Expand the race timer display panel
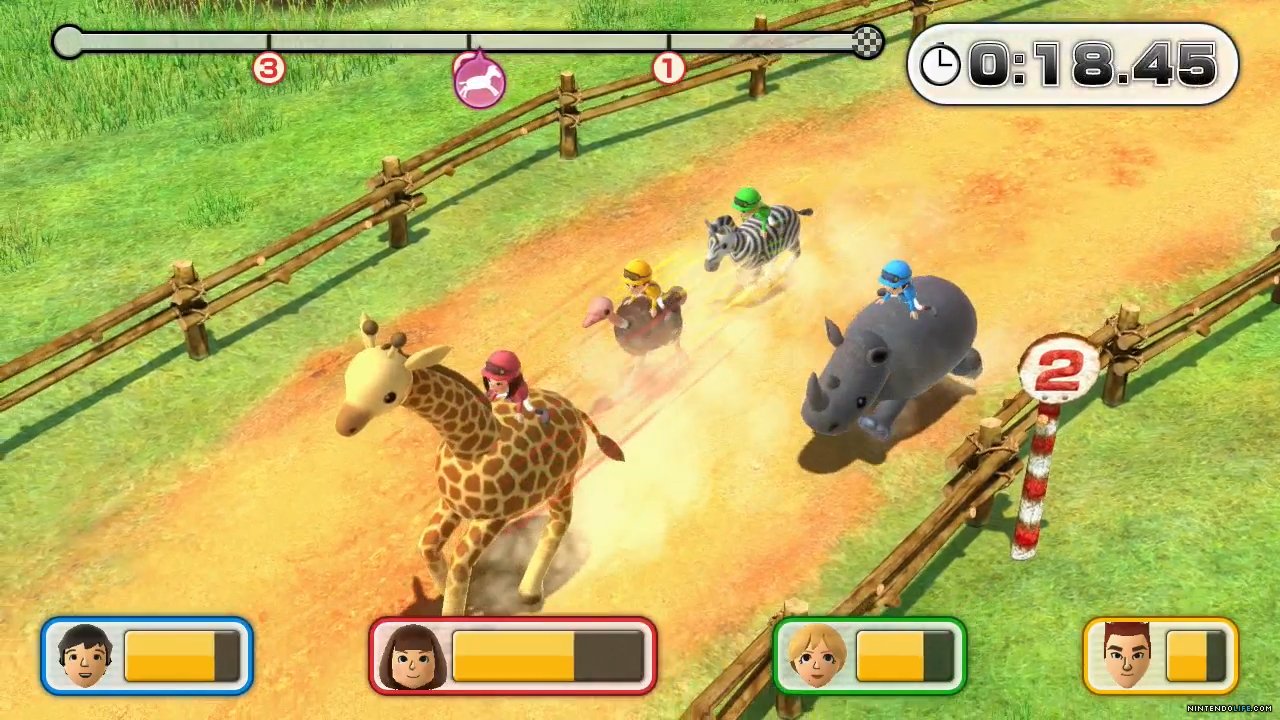This screenshot has width=1280, height=720. tap(1073, 64)
